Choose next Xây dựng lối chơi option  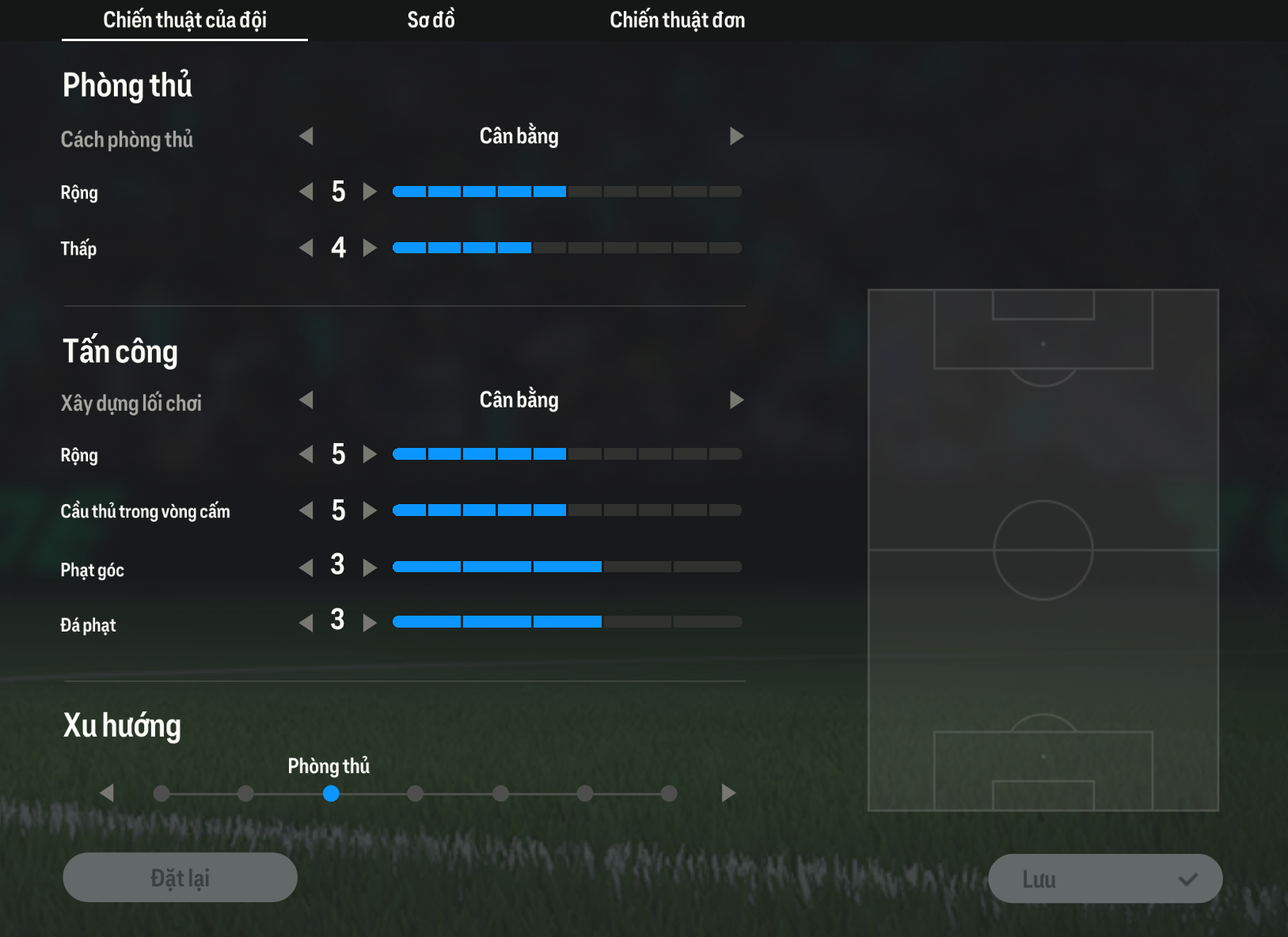(x=736, y=400)
